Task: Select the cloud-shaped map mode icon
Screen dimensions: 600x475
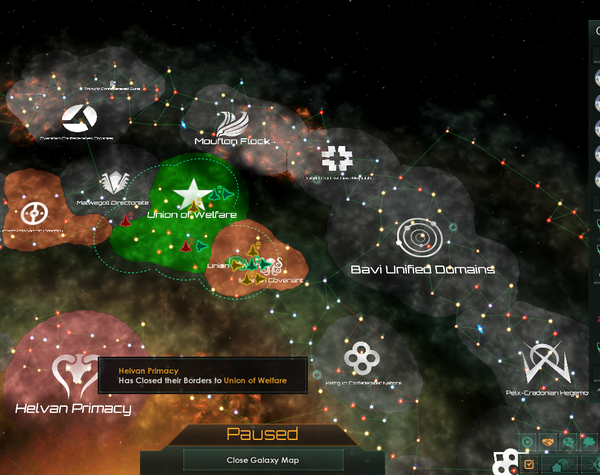Action: [589, 442]
